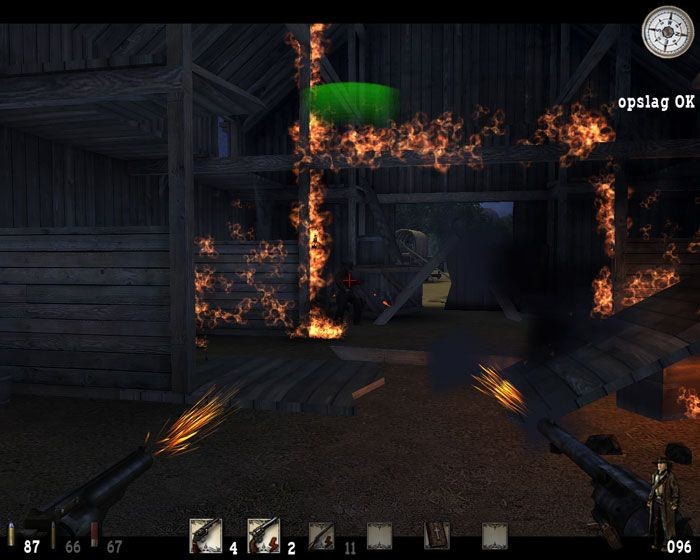Screen dimensions: 700x560
Task: Switch to the rifle weapon slot
Action: point(321,536)
